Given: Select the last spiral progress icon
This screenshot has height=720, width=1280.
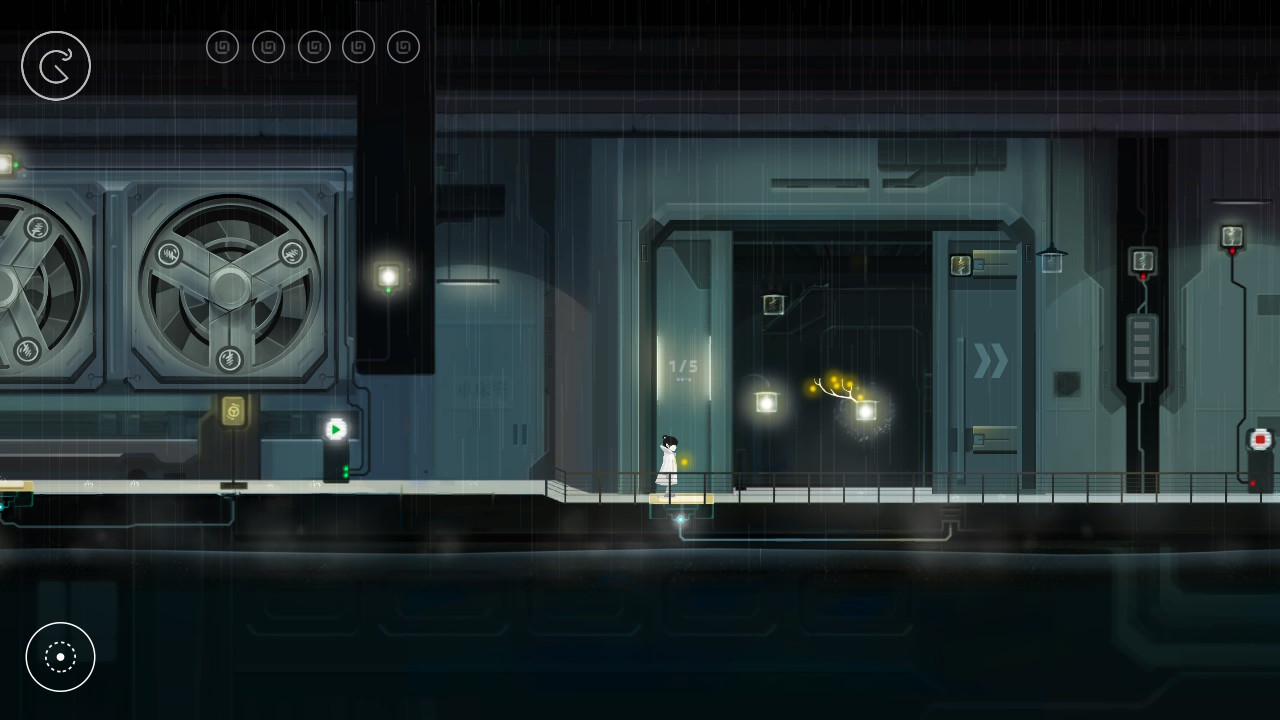Looking at the screenshot, I should pyautogui.click(x=403, y=46).
